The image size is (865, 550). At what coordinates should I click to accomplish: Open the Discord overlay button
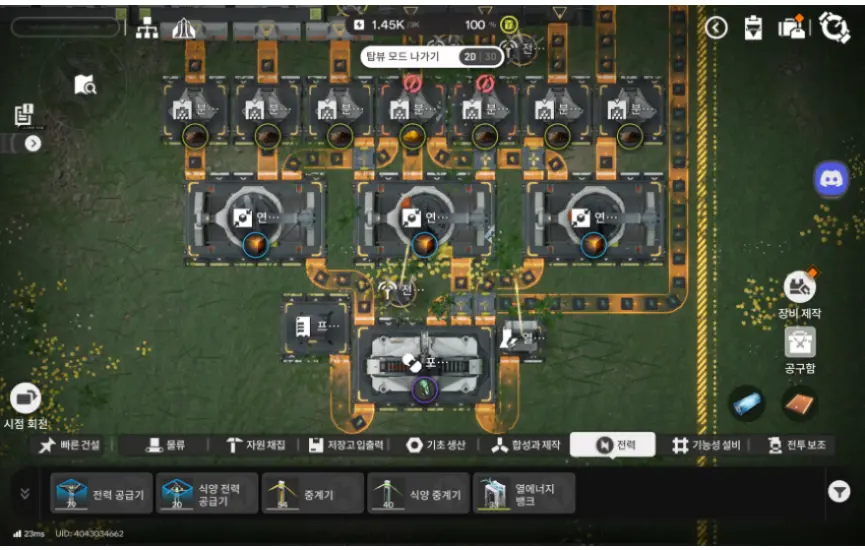pos(831,180)
